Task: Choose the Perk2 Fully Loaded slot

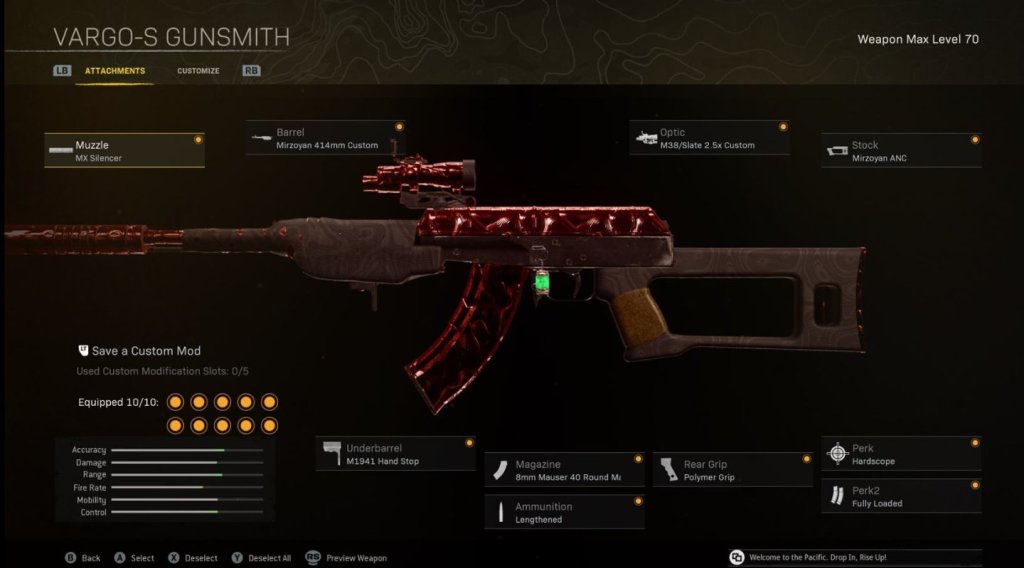Action: click(900, 496)
